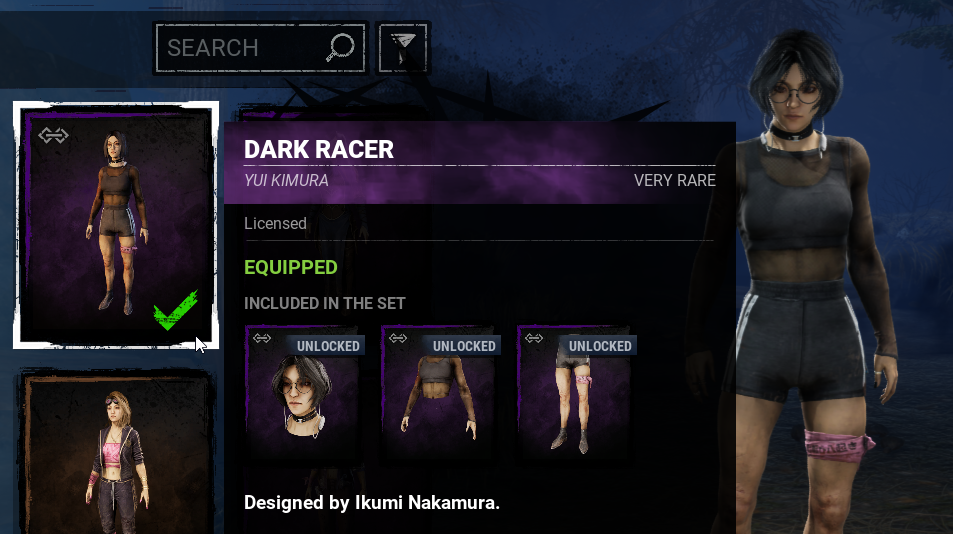Select the equipped Dark Racer outfit tile
The height and width of the screenshot is (534, 953).
click(116, 224)
